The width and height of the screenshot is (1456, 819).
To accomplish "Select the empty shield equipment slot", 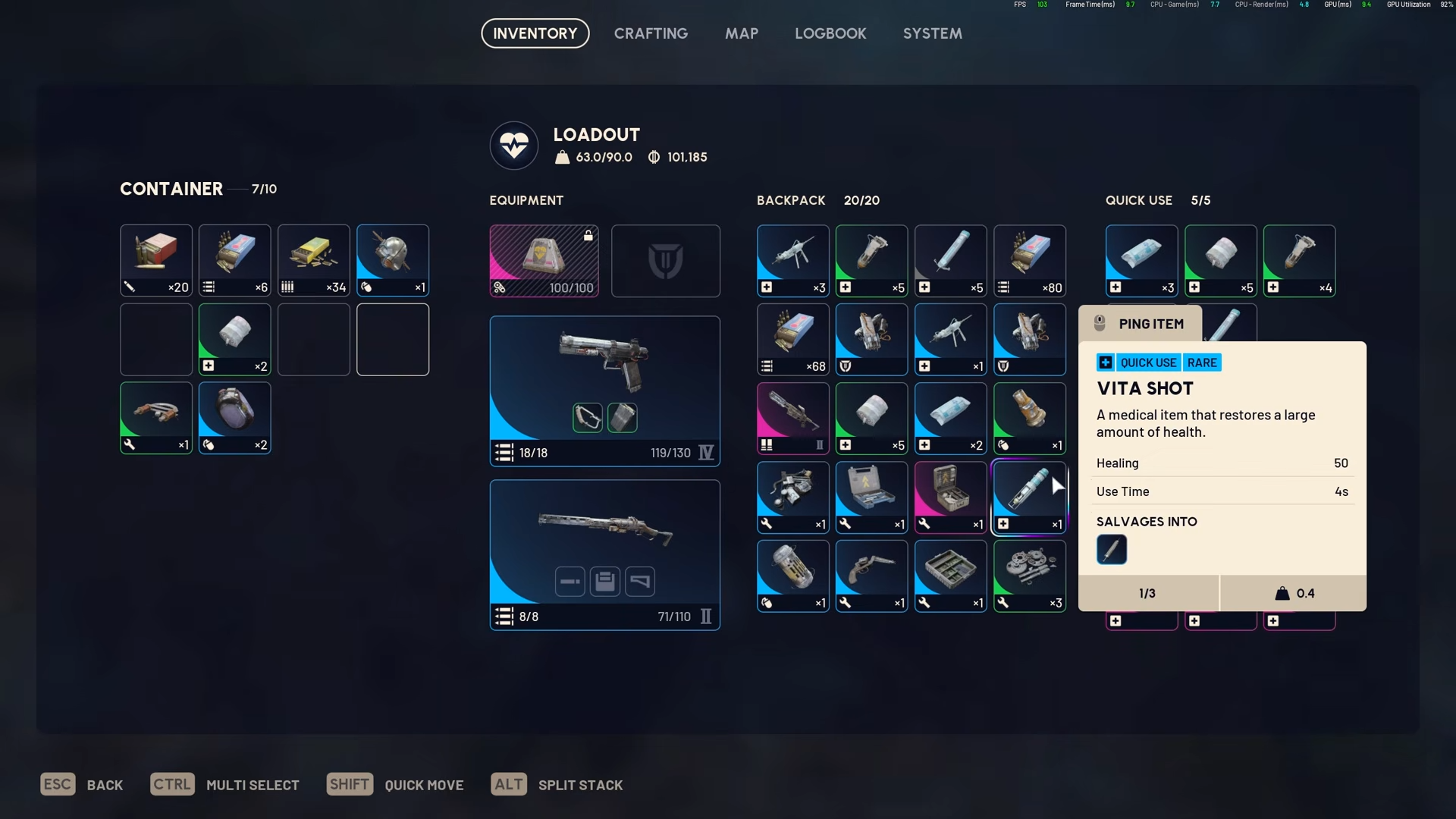I will (665, 260).
